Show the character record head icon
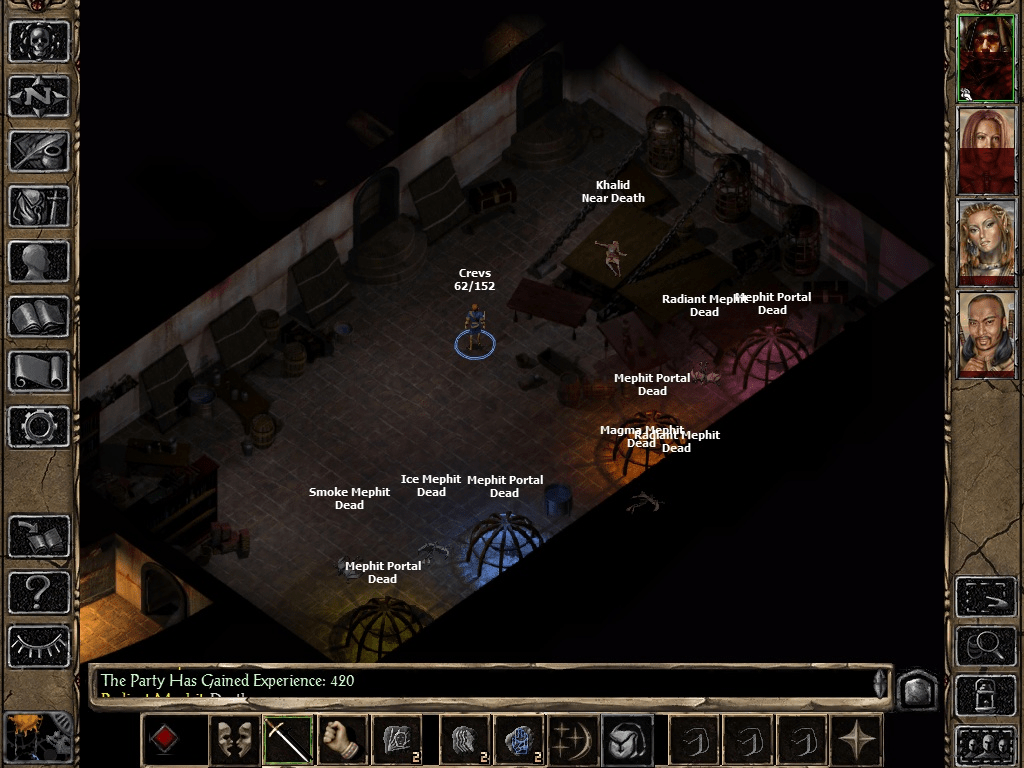The image size is (1024, 768). 40,262
